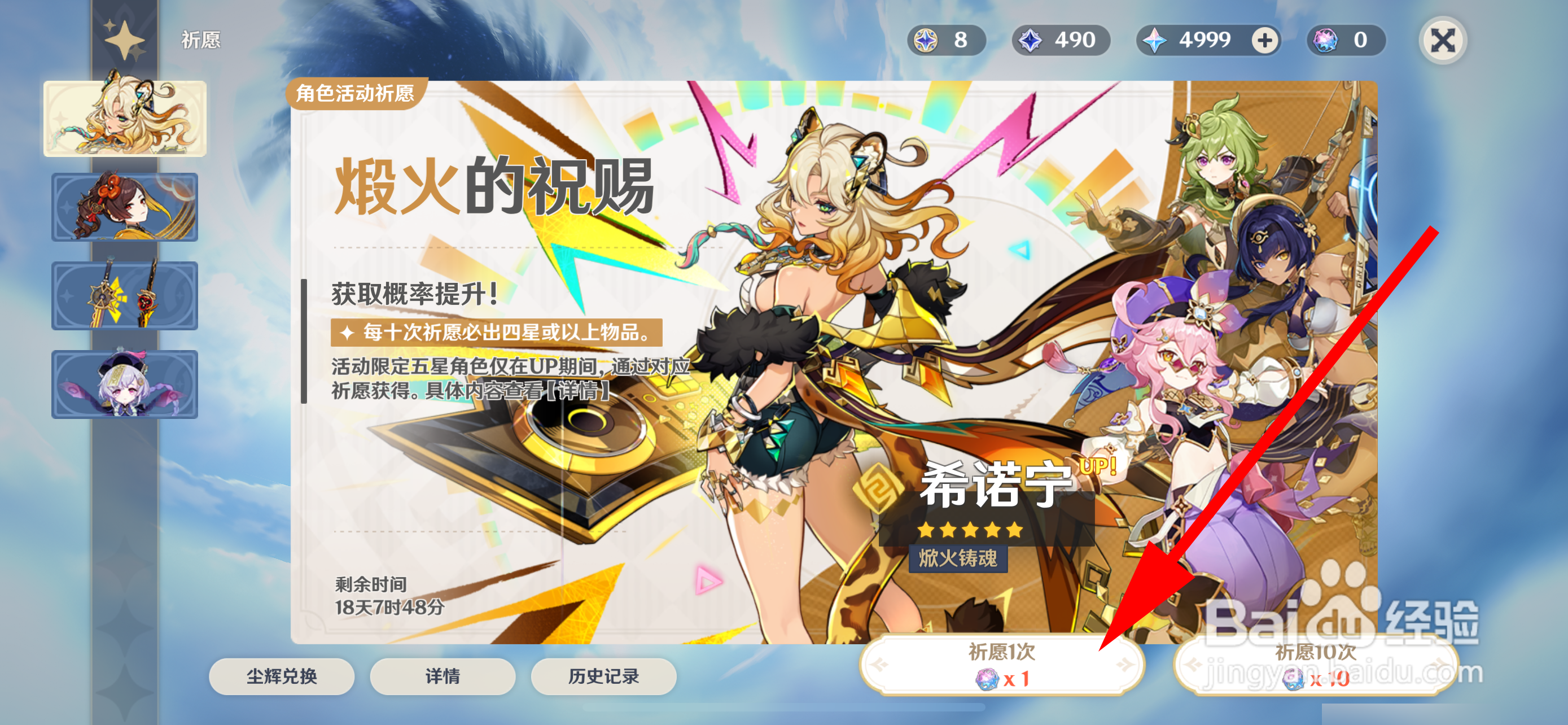Open 尘辉兑换 exchange shop

[x=282, y=676]
